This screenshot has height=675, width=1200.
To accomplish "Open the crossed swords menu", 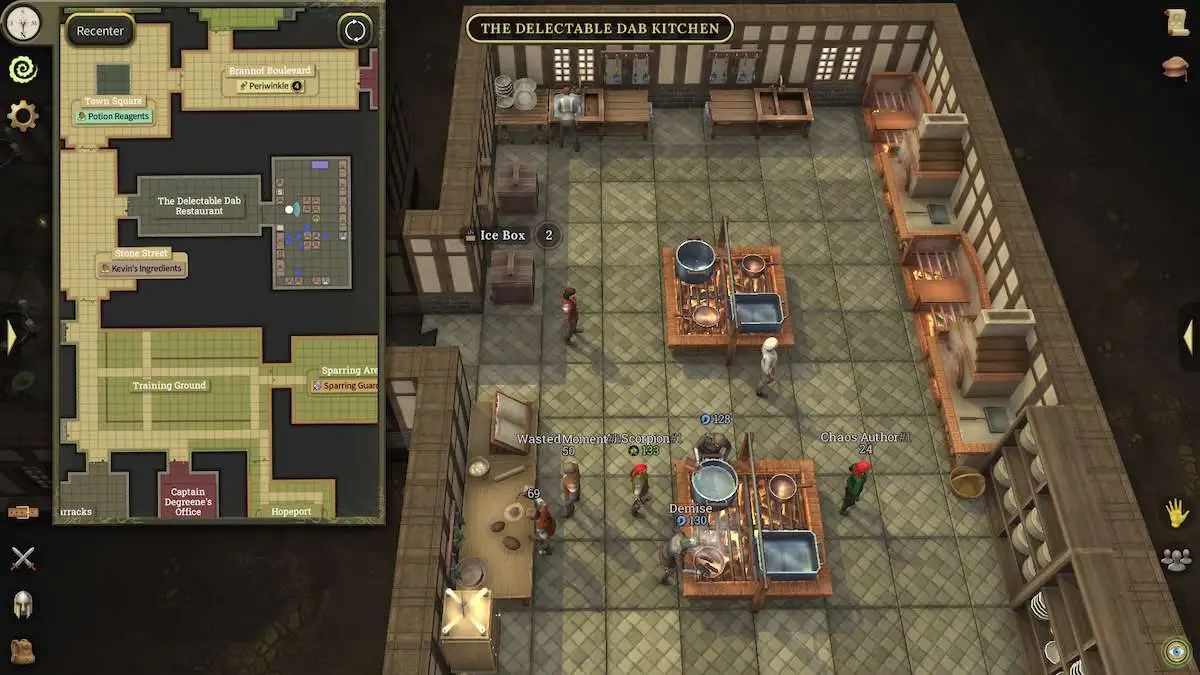I will pos(22,558).
